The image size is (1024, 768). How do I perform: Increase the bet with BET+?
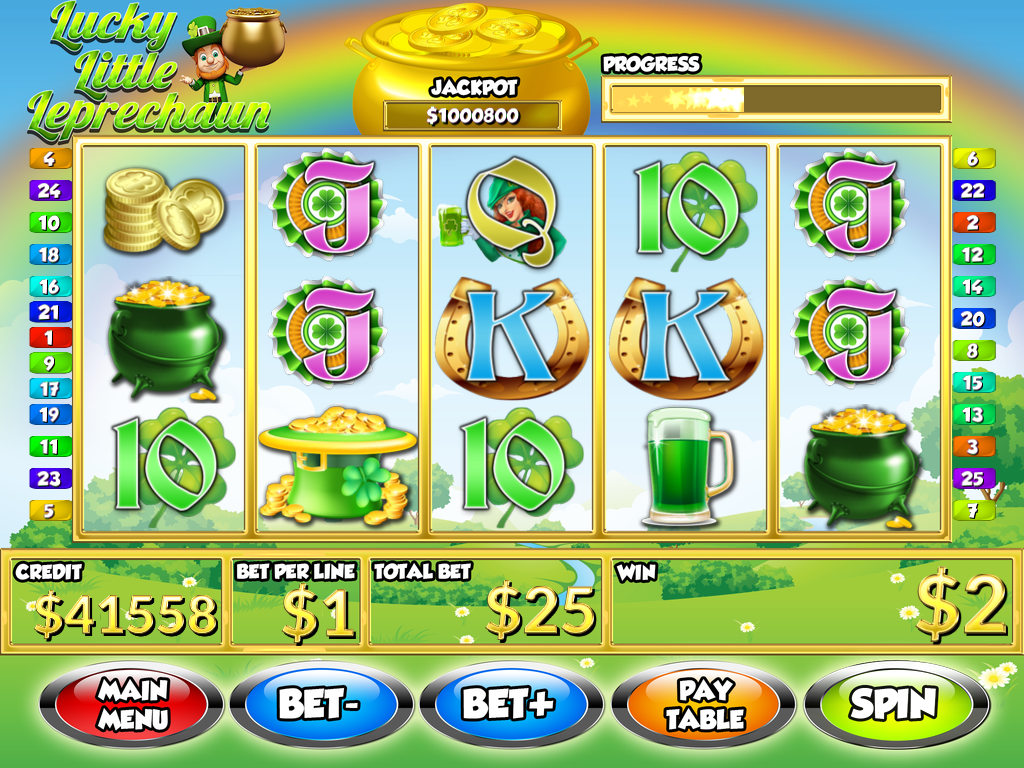point(508,703)
